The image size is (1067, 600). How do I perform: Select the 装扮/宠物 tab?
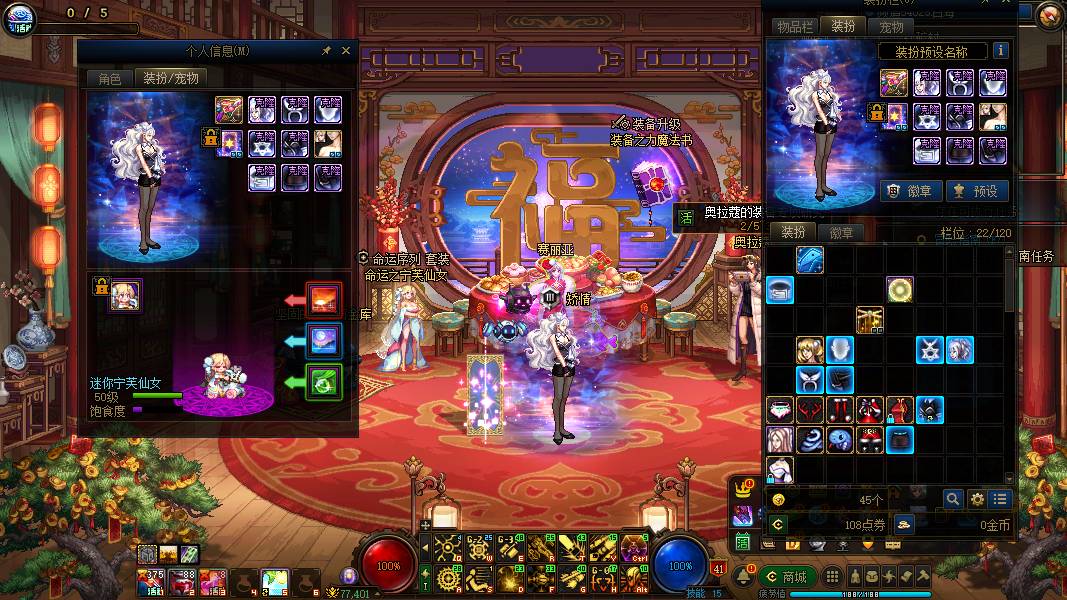[x=170, y=78]
